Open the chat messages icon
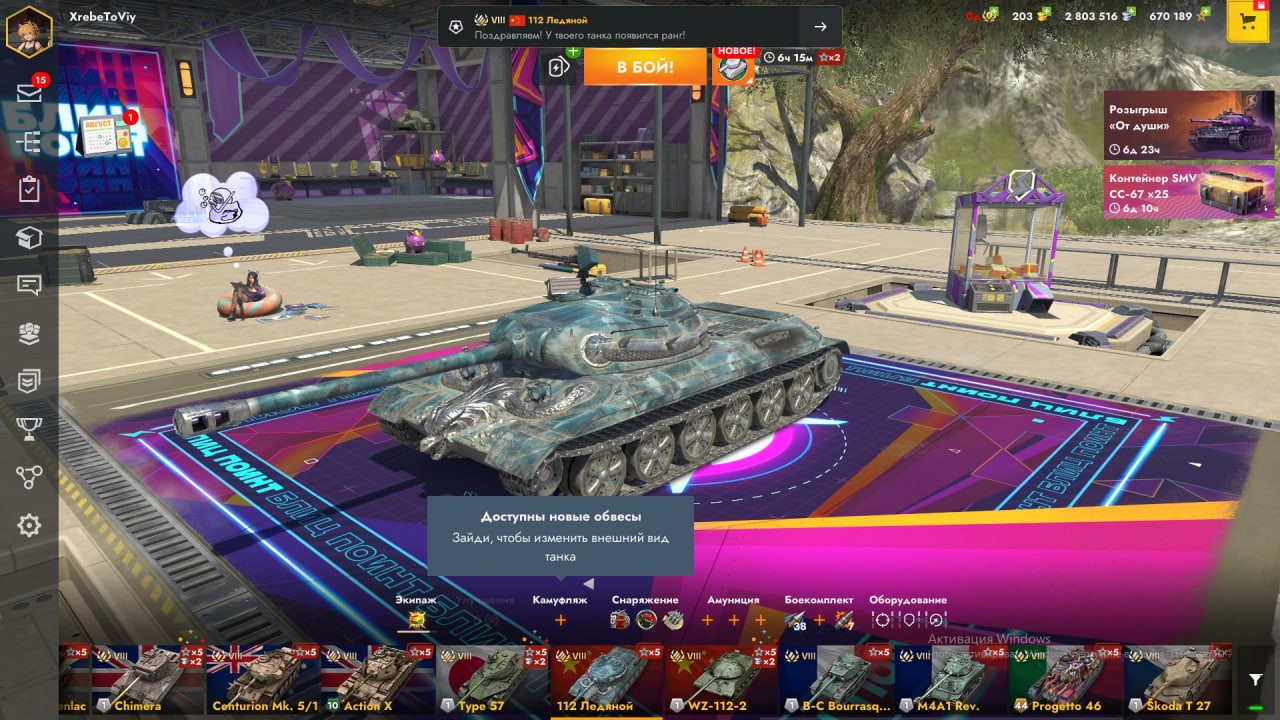1280x720 pixels. pyautogui.click(x=29, y=285)
